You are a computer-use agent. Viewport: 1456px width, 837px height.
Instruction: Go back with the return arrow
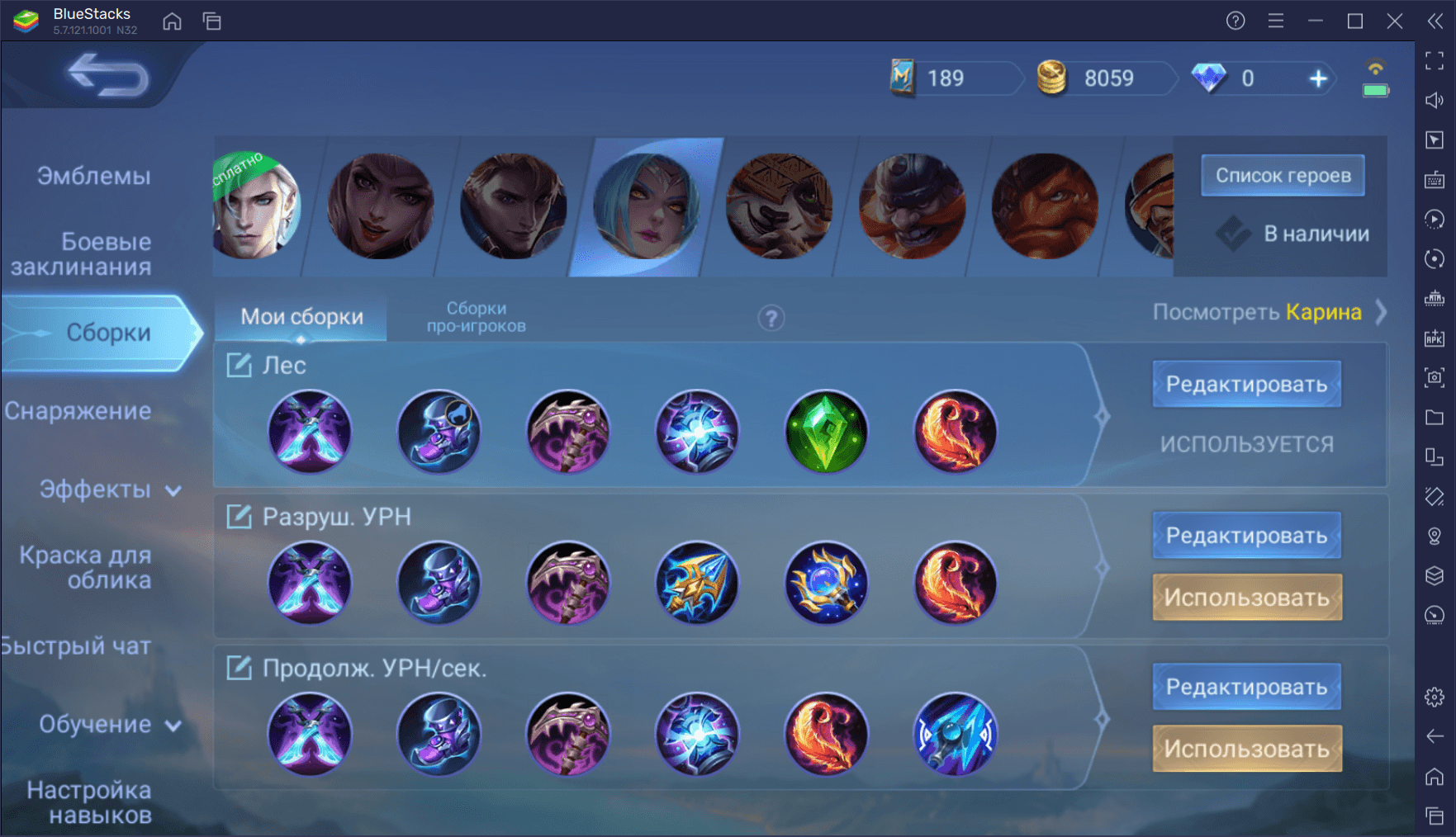[107, 76]
